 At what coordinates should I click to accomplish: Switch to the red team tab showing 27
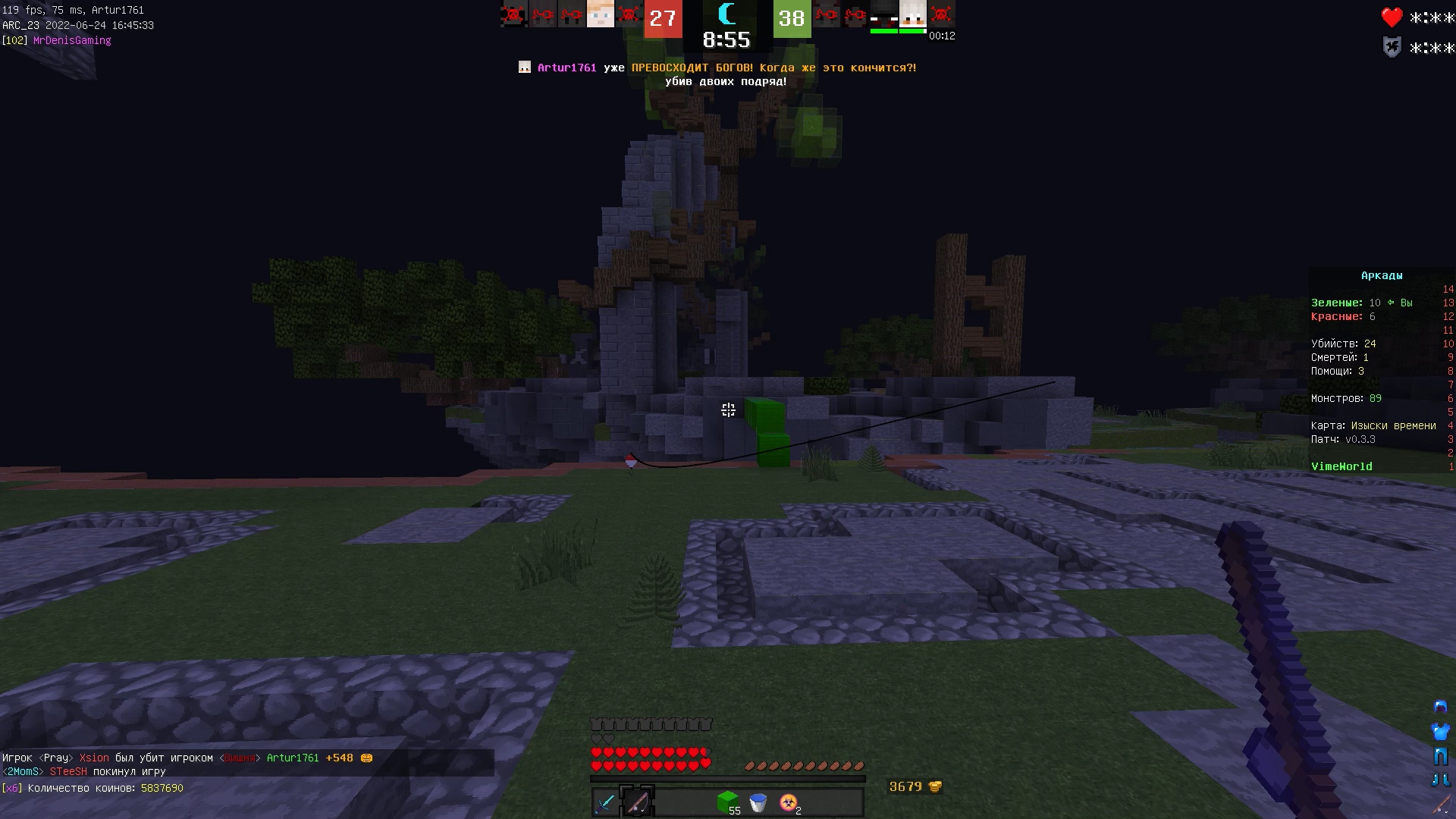(663, 19)
